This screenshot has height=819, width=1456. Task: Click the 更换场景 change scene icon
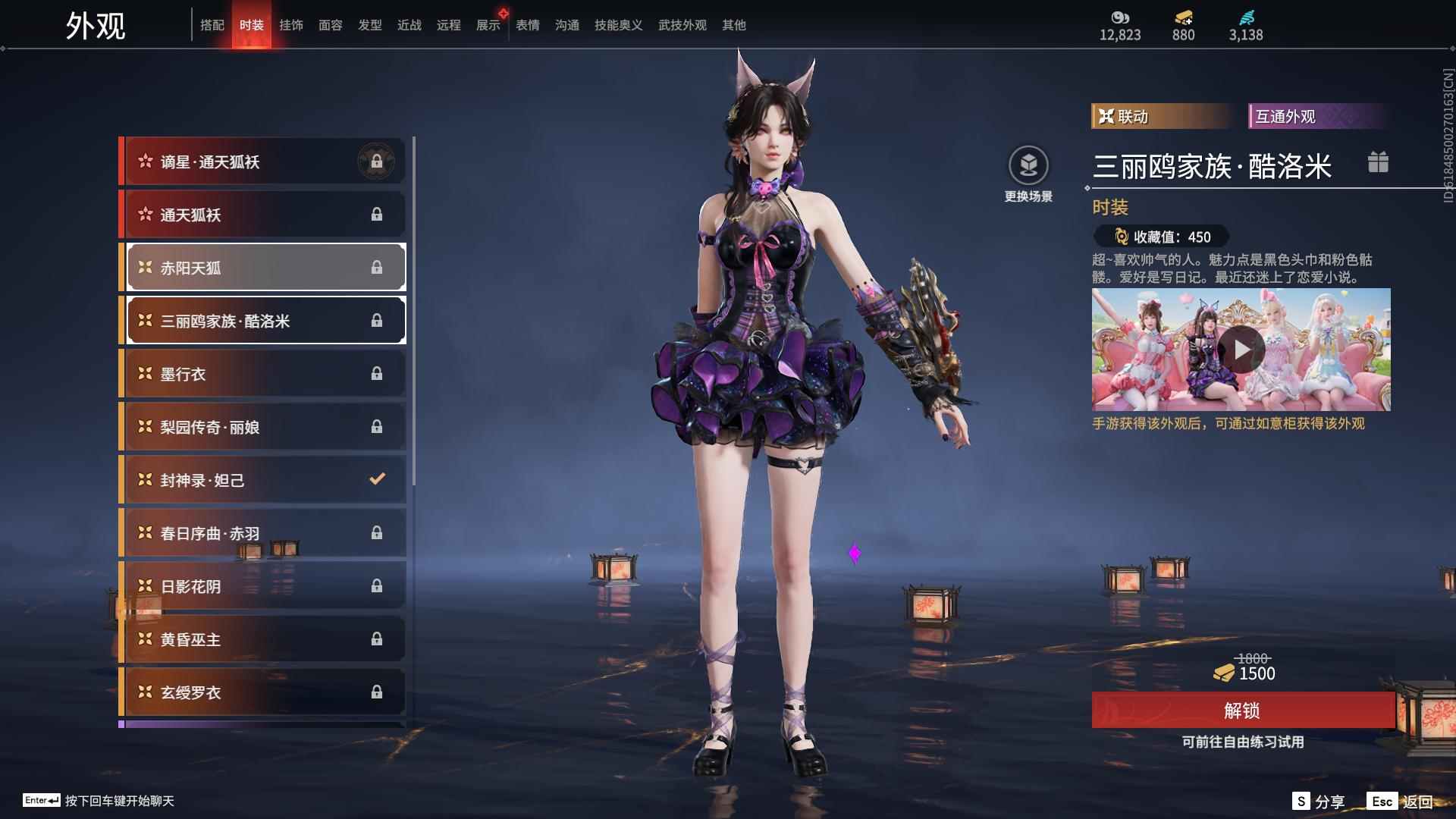[1029, 164]
